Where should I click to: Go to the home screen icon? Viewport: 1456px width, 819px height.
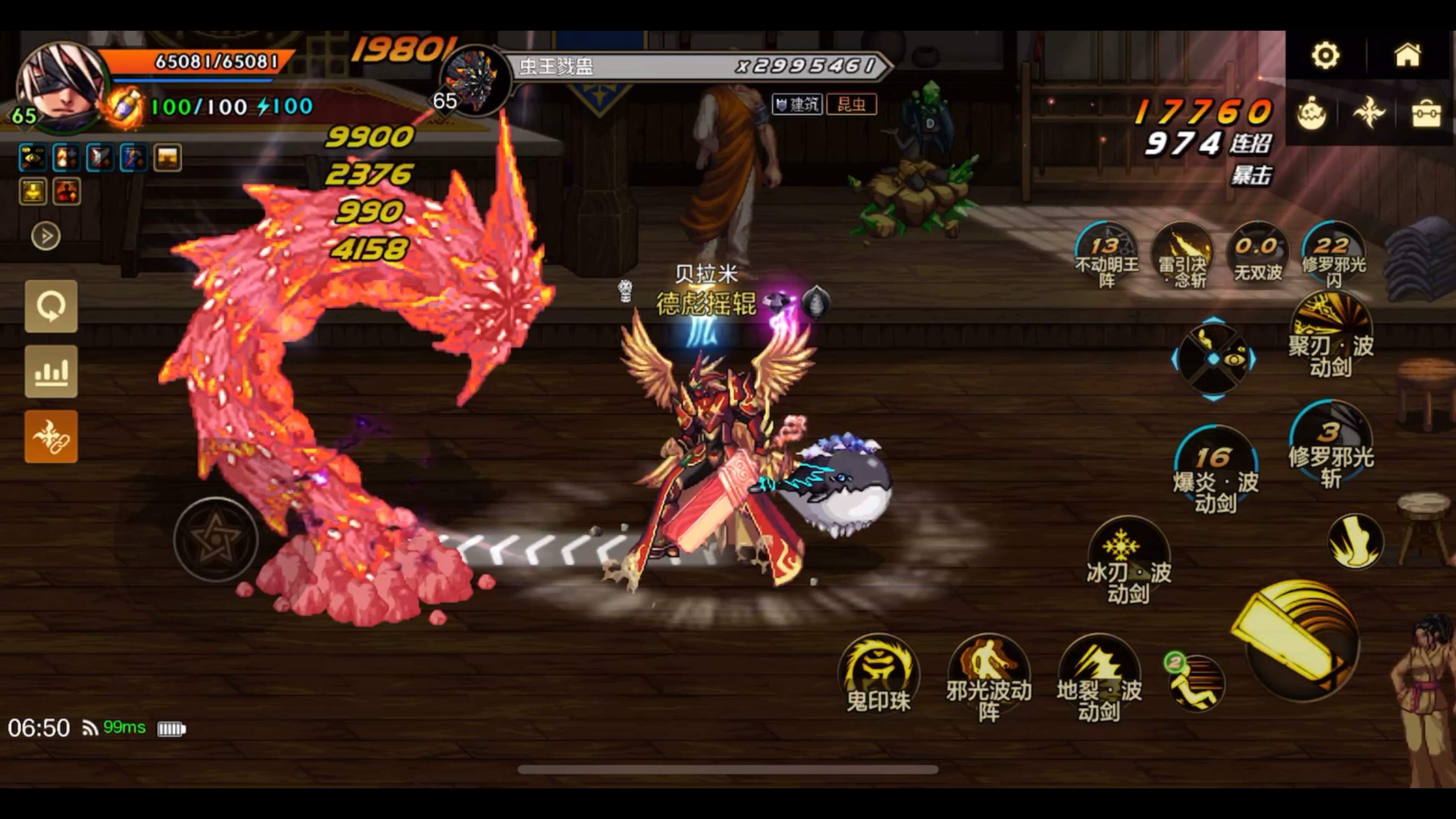click(x=1407, y=55)
